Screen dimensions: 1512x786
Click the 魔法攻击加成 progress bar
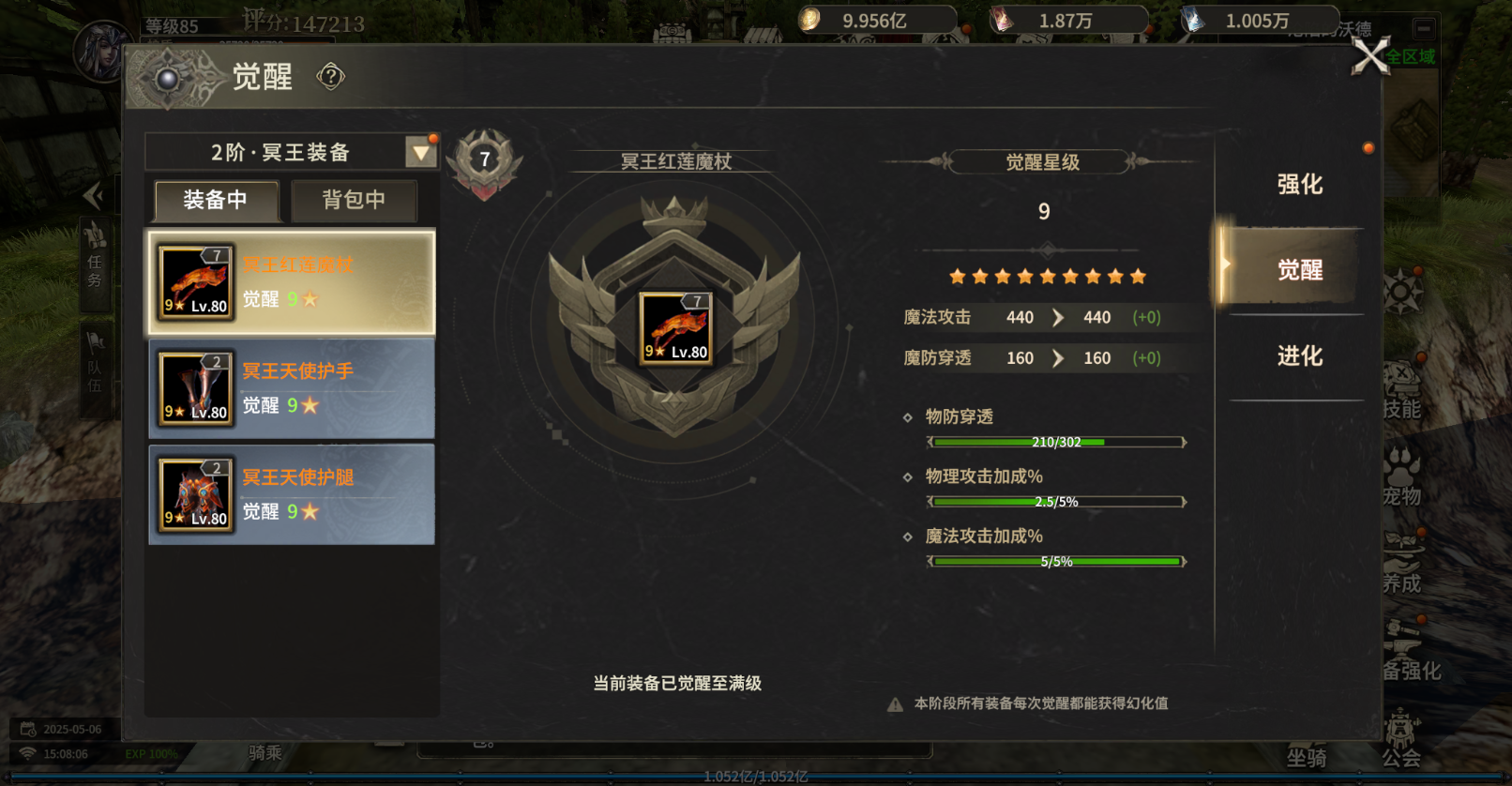click(x=1056, y=560)
